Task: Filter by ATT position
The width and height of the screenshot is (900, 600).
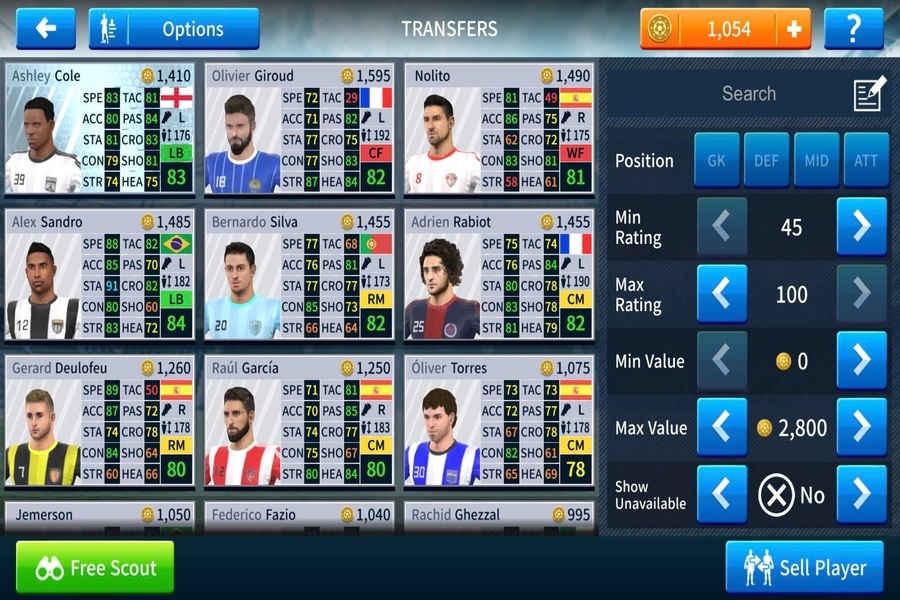Action: [x=865, y=160]
